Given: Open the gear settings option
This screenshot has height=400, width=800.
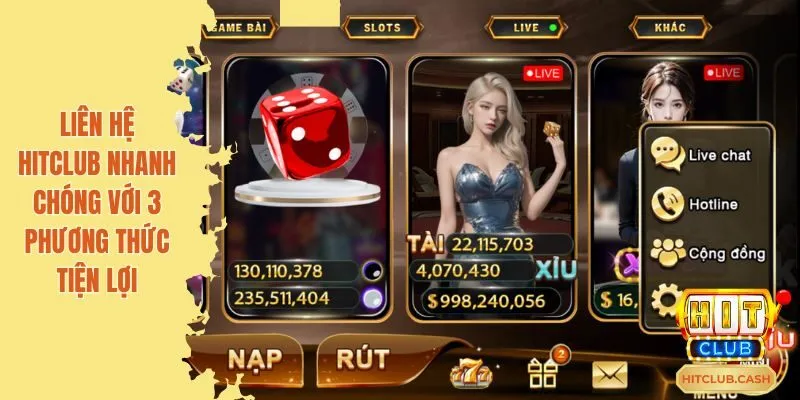Looking at the screenshot, I should (665, 299).
